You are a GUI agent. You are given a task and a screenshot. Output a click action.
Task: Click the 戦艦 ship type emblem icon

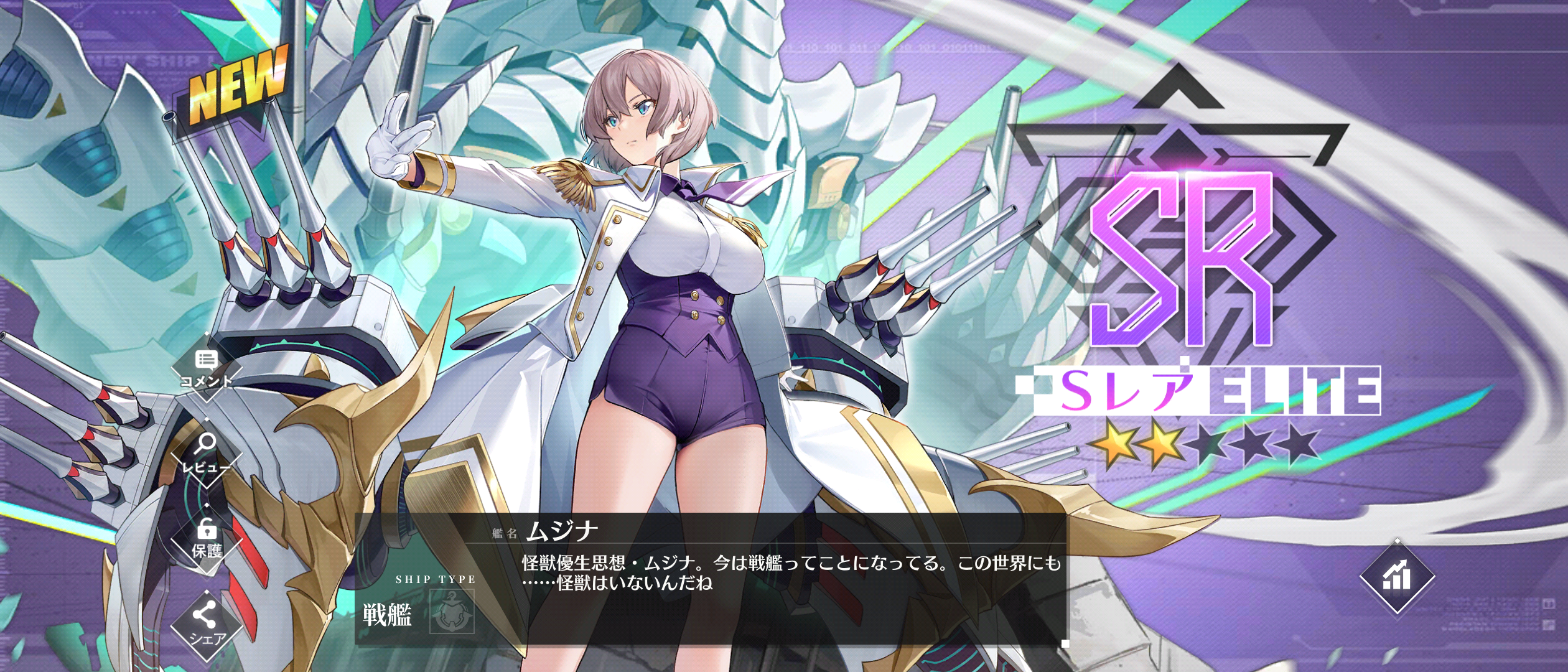(452, 612)
